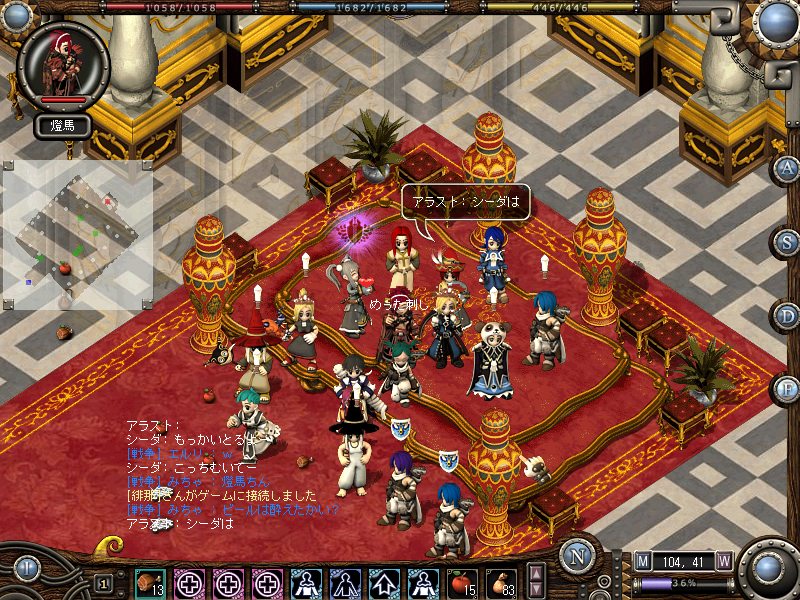Viewport: 800px width, 600px height.
Task: Use the pouch item with 83 count
Action: click(500, 582)
